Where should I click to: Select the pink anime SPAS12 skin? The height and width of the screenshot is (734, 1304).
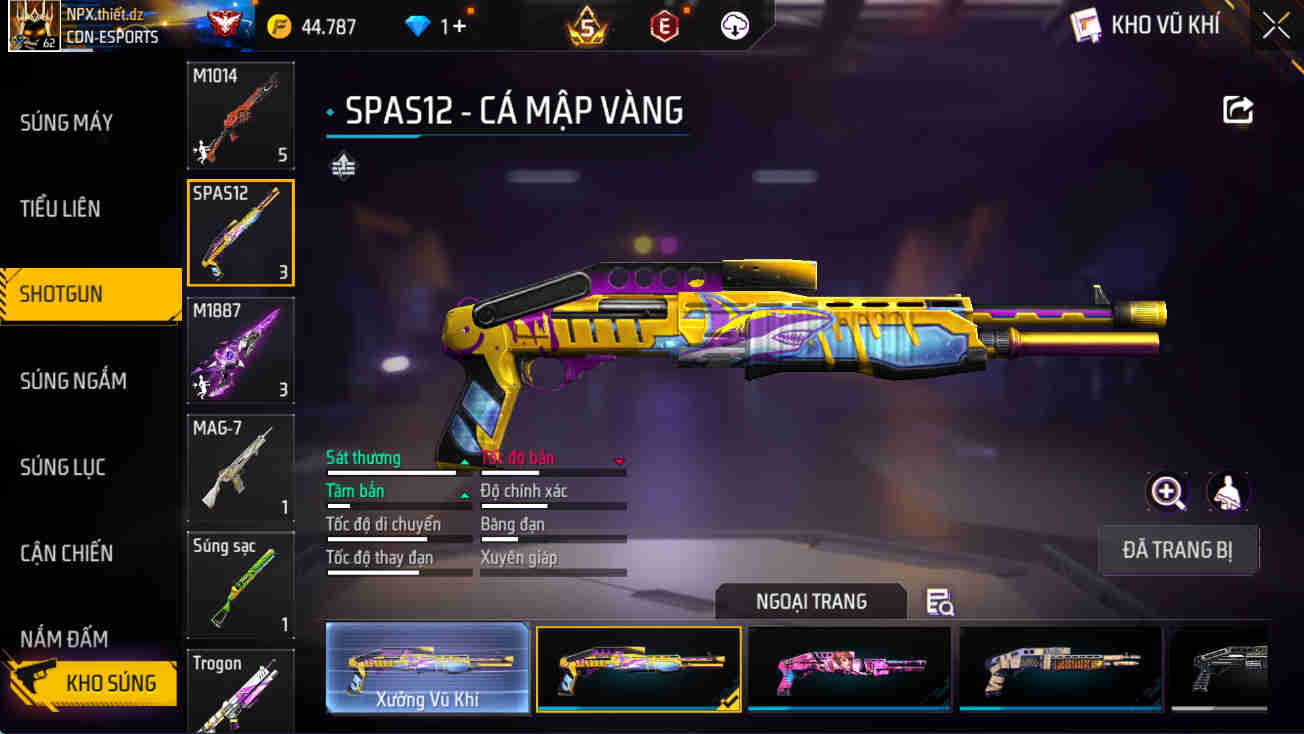point(849,668)
